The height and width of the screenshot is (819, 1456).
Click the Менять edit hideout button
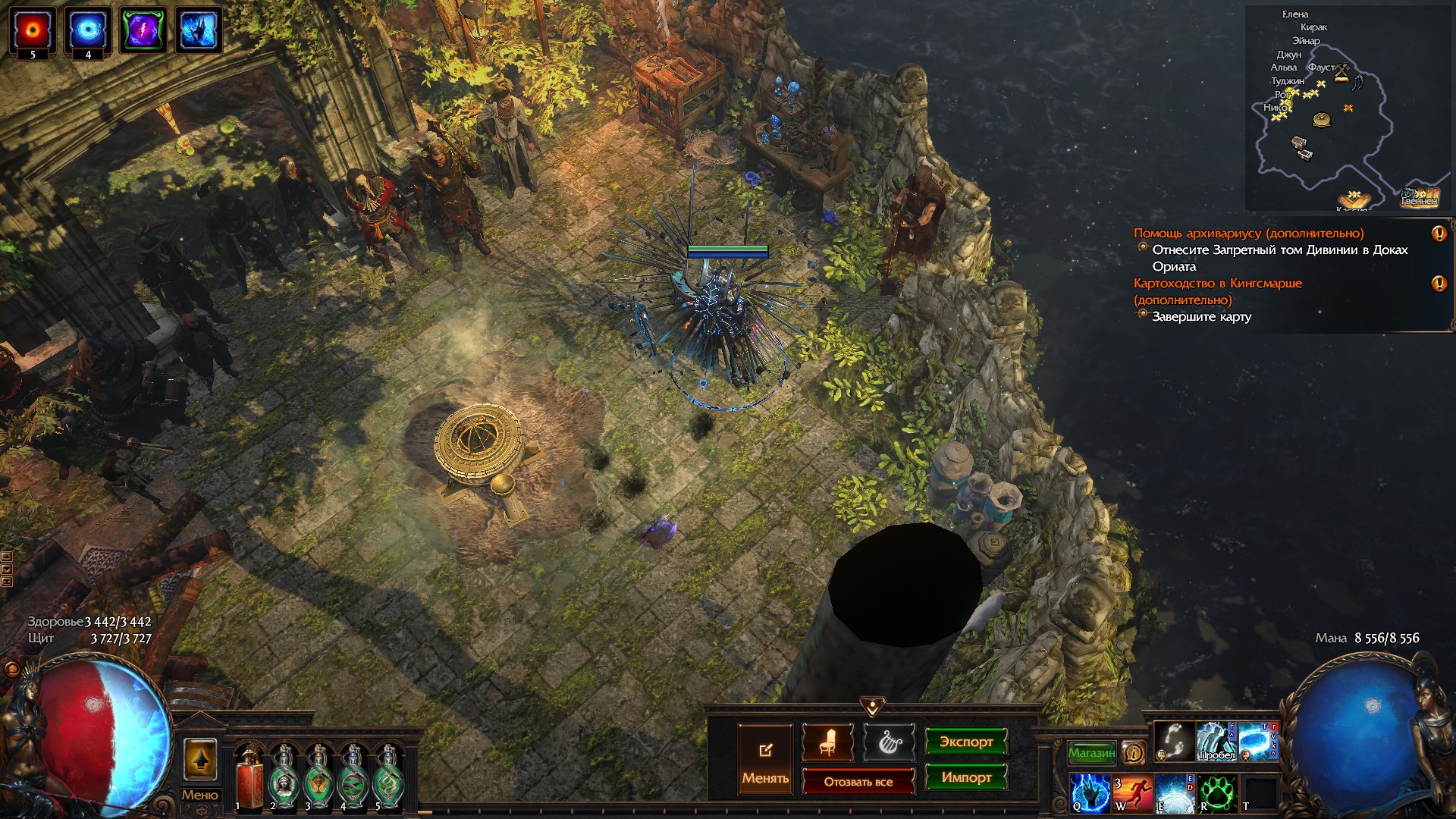tap(765, 758)
